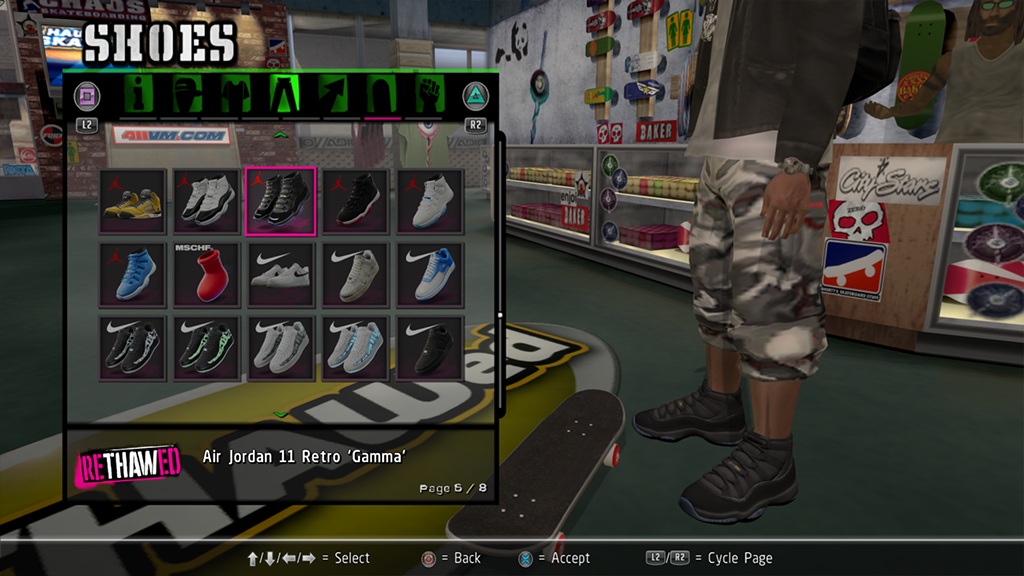The height and width of the screenshot is (576, 1024).
Task: Open the pants category tab
Action: coord(284,95)
